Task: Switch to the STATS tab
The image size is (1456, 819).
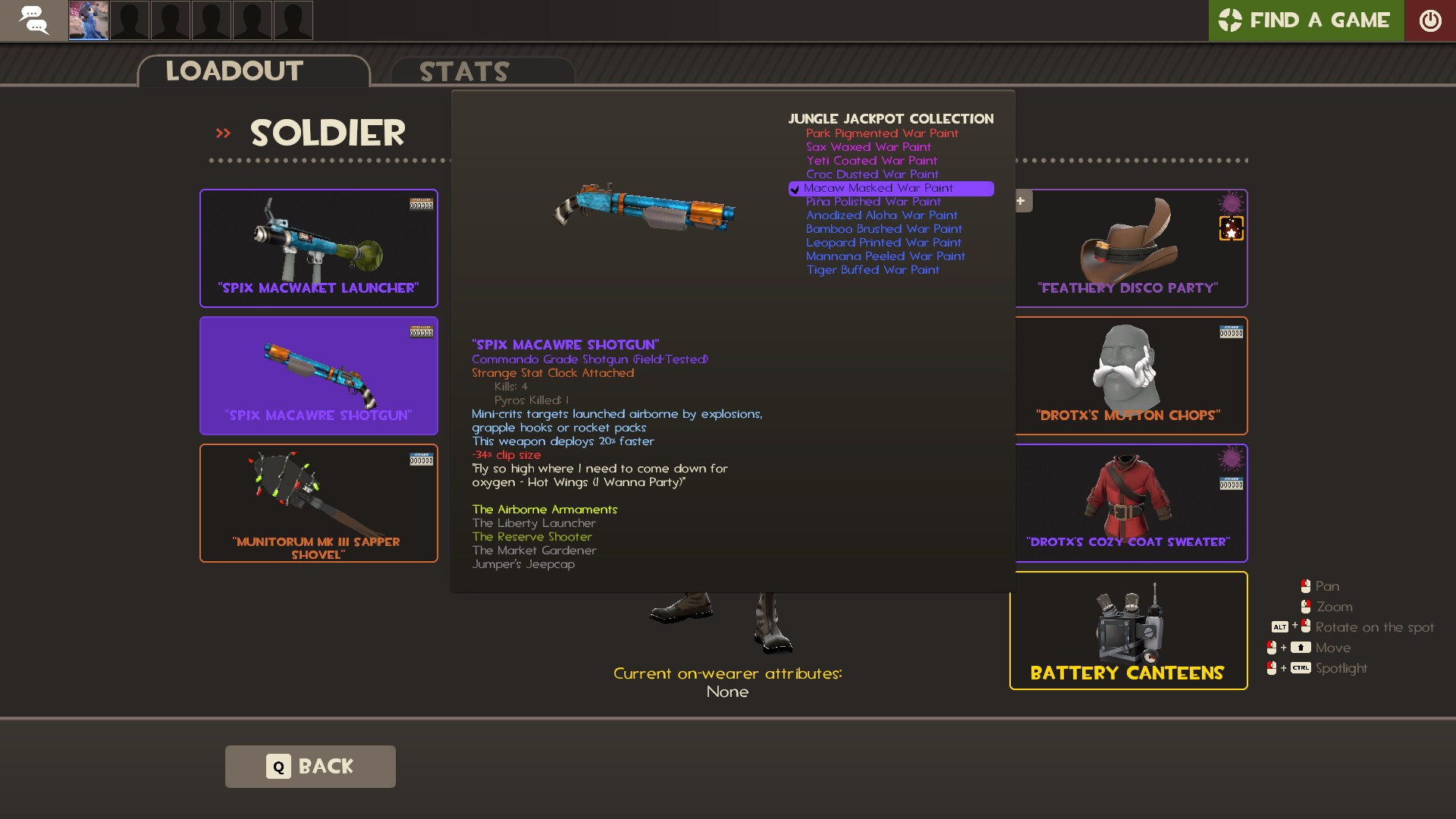Action: [x=464, y=71]
